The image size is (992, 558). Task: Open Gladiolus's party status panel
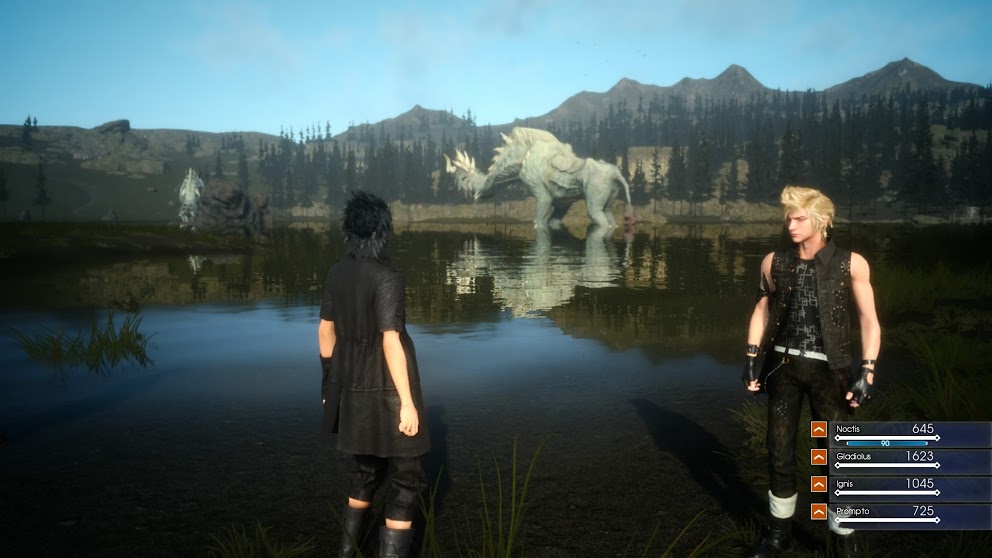click(910, 460)
